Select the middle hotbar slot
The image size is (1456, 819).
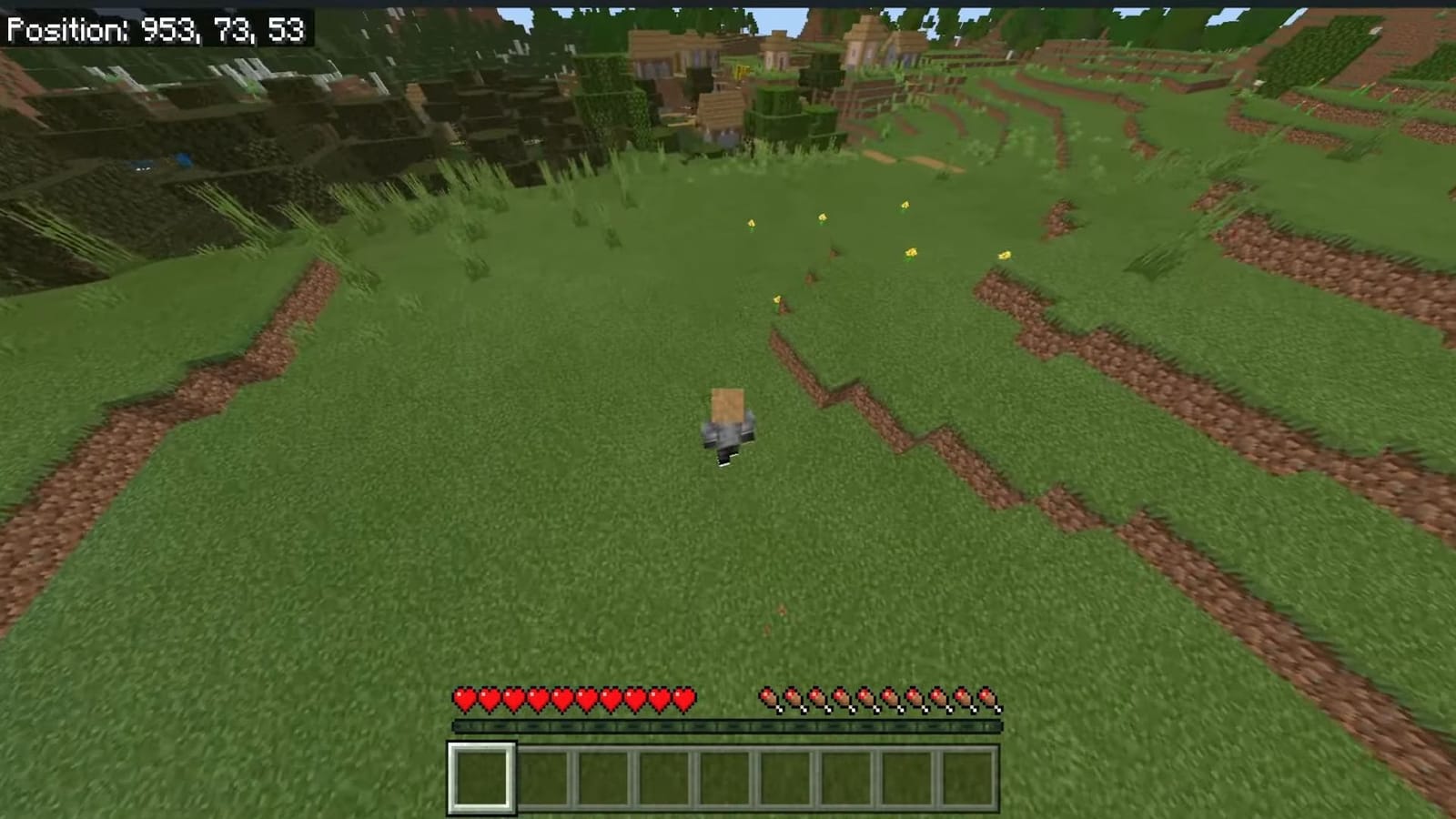click(728, 774)
